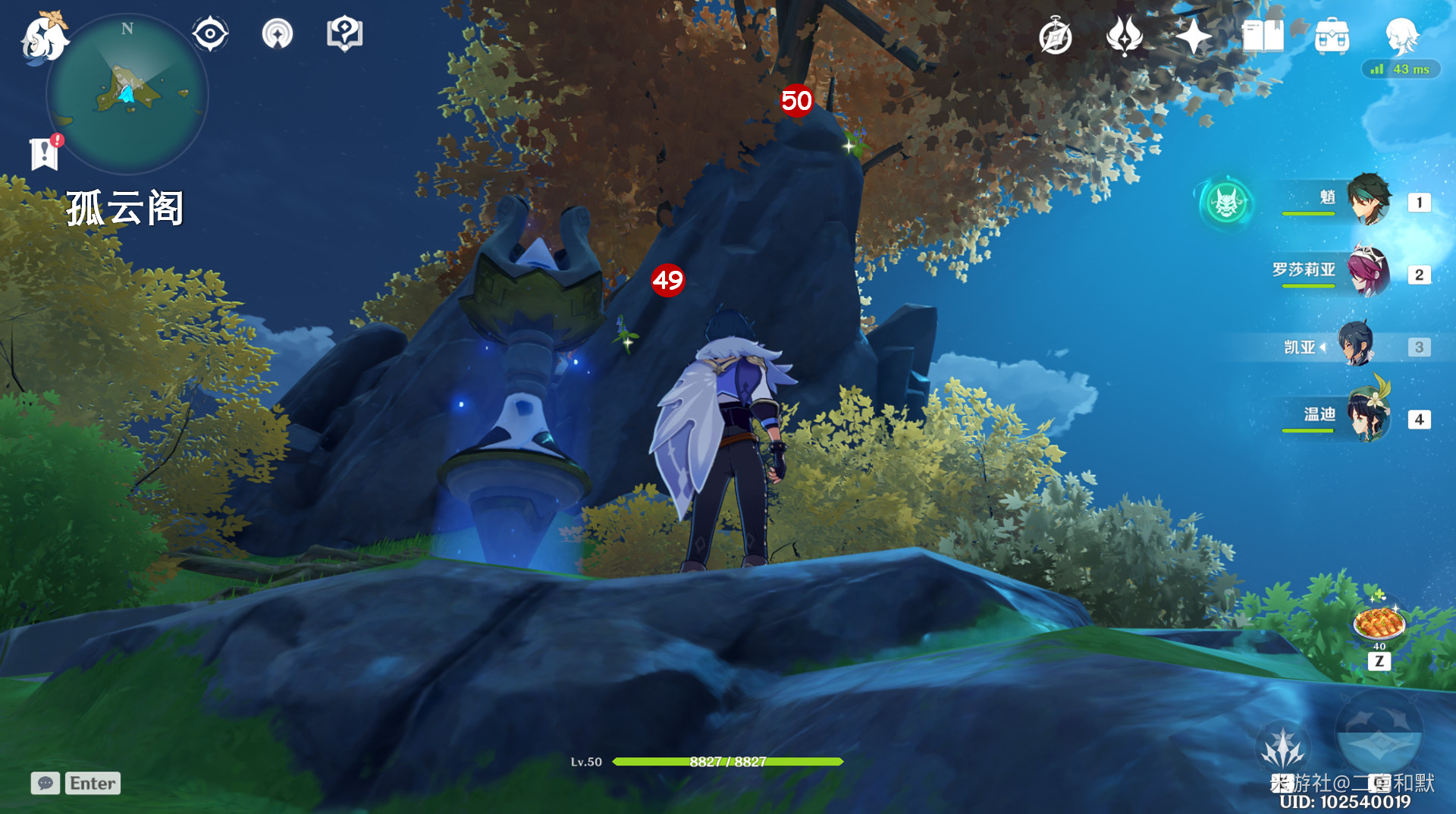
Task: Toggle the elemental sight eye icon
Action: point(210,34)
